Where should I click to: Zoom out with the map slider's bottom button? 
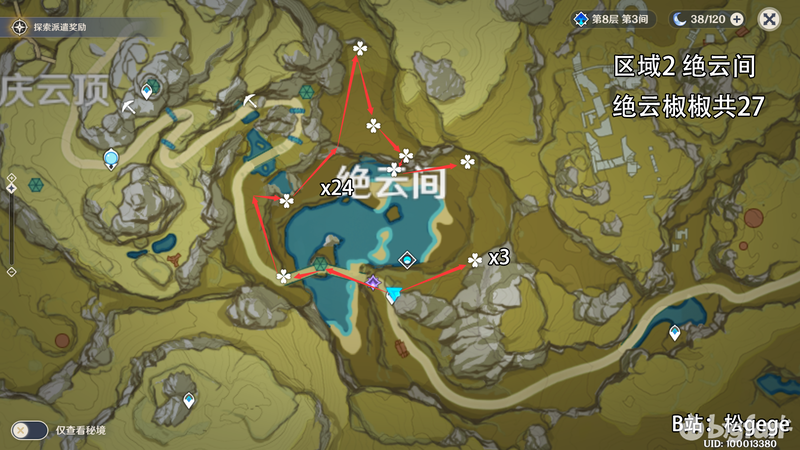(x=11, y=271)
